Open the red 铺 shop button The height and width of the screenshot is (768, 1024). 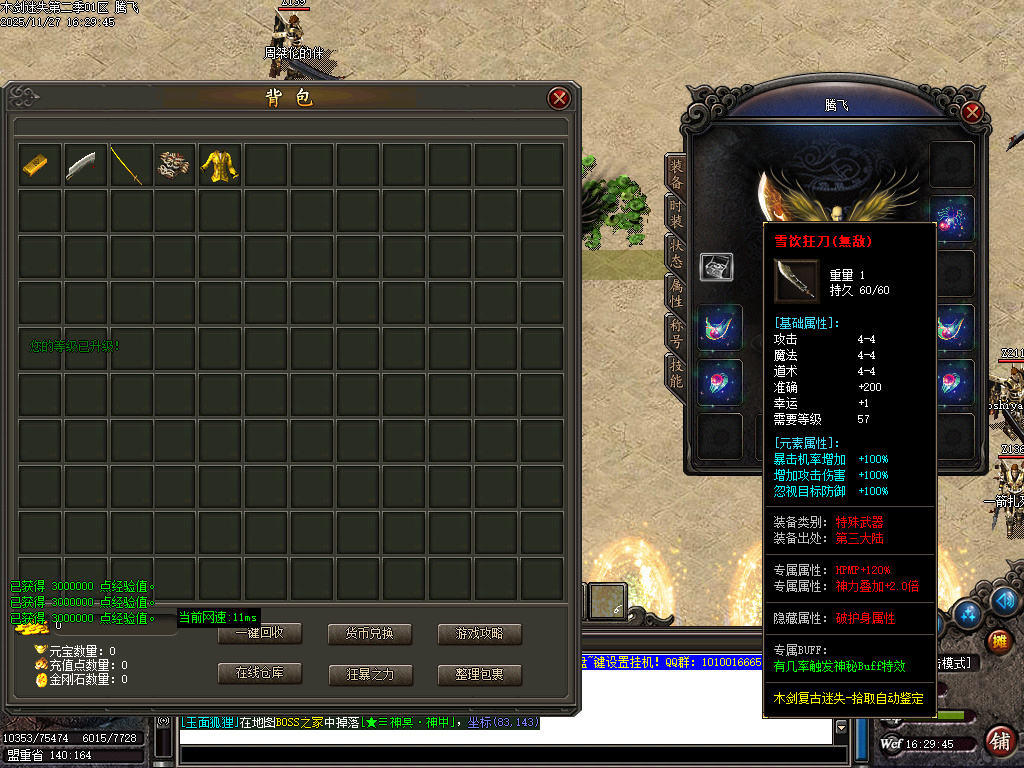point(999,742)
